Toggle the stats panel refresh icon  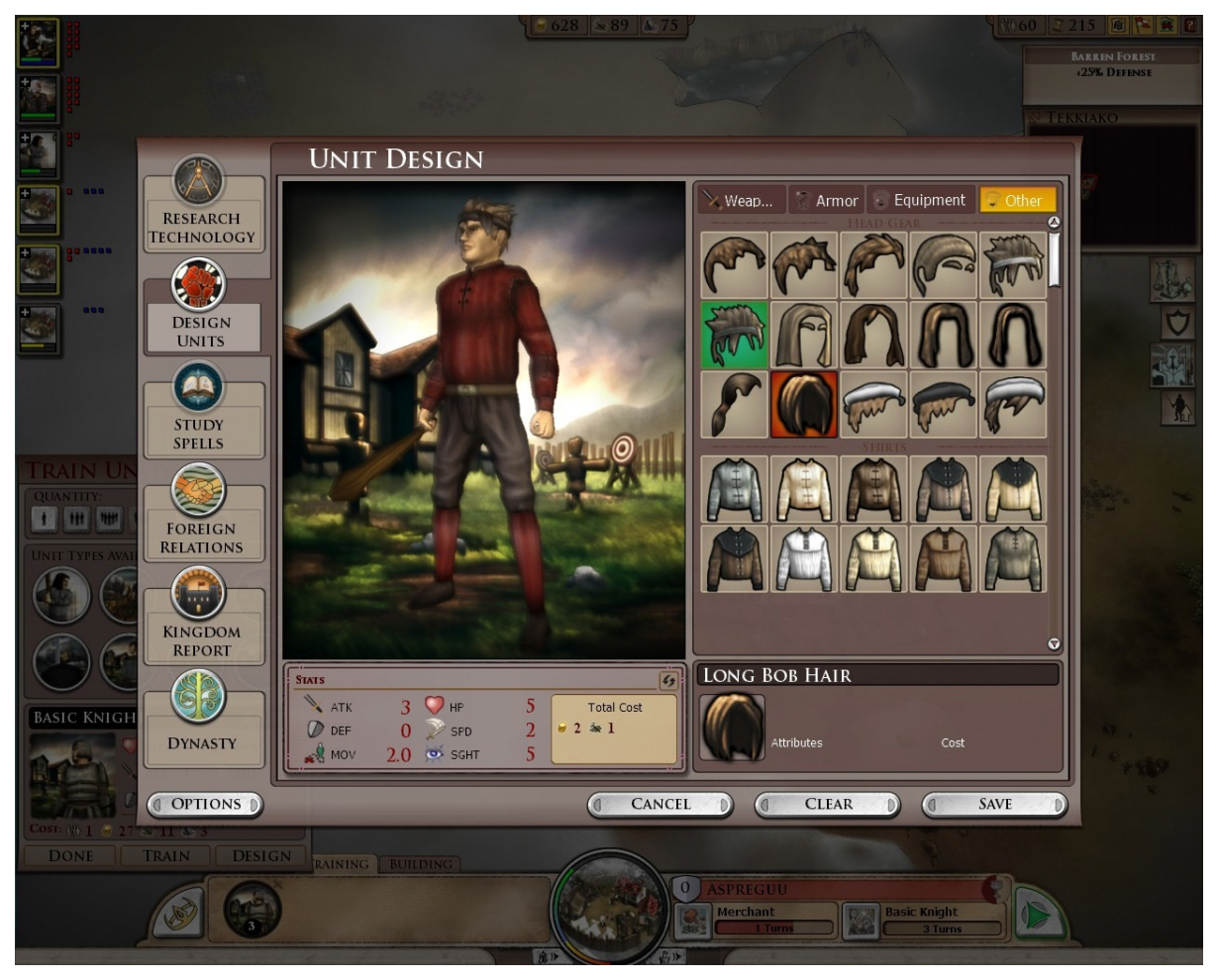pyautogui.click(x=668, y=680)
